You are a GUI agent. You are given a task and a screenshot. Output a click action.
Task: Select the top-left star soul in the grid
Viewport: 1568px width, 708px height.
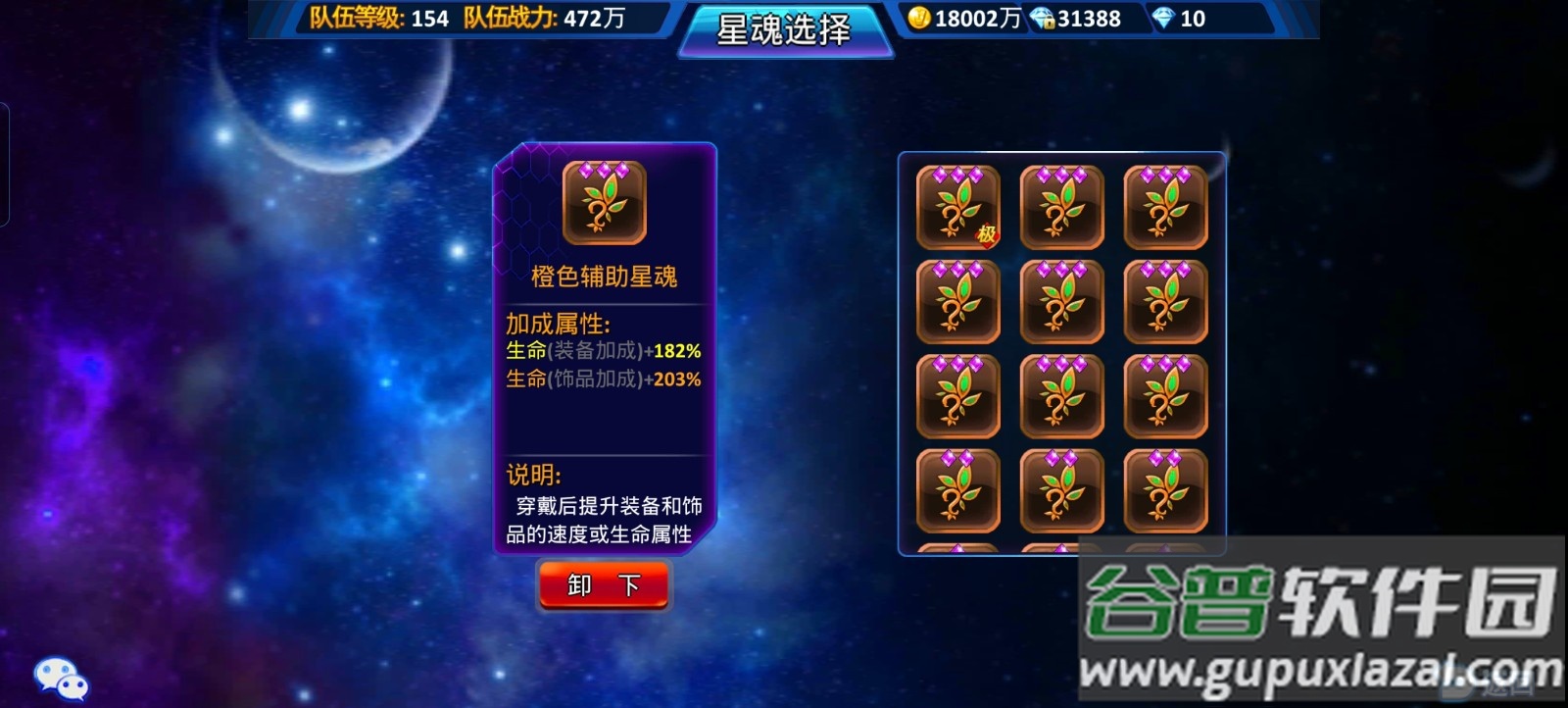pos(956,208)
